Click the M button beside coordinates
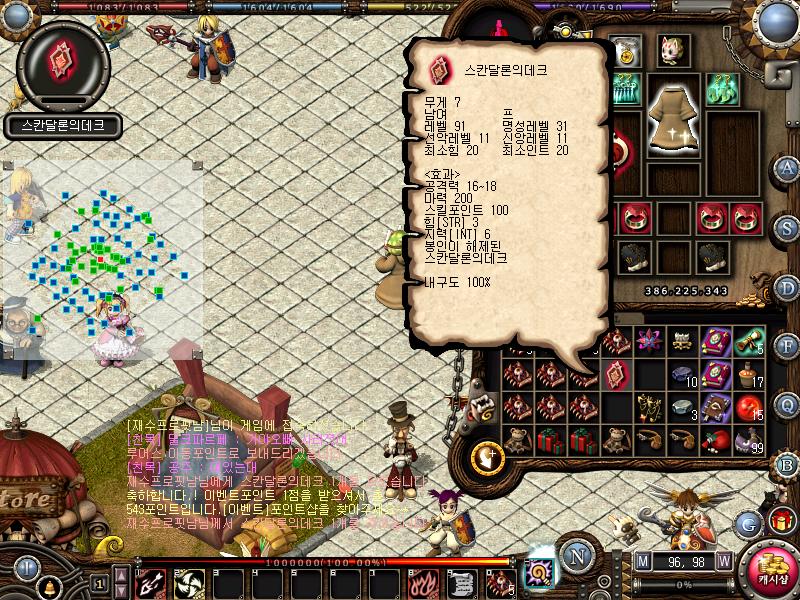Screen dimensions: 800x600 [642, 561]
